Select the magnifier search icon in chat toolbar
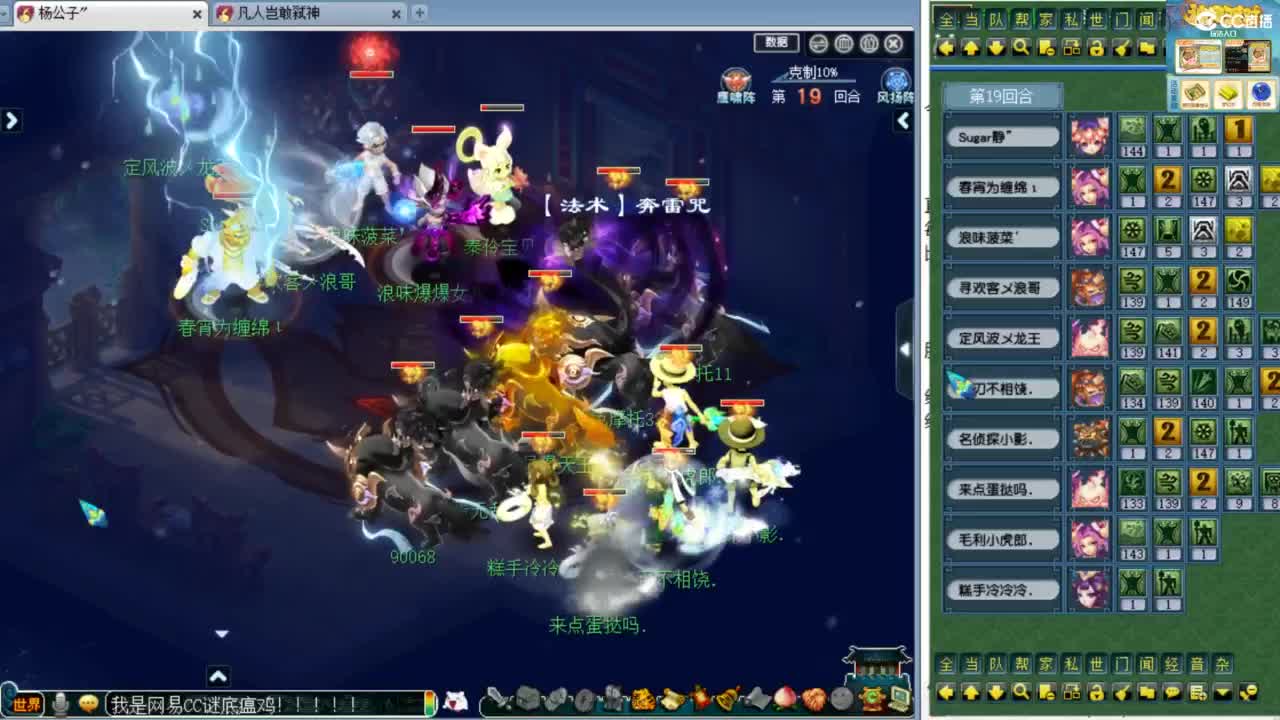Screen dimensions: 1280x720 pyautogui.click(x=1020, y=692)
